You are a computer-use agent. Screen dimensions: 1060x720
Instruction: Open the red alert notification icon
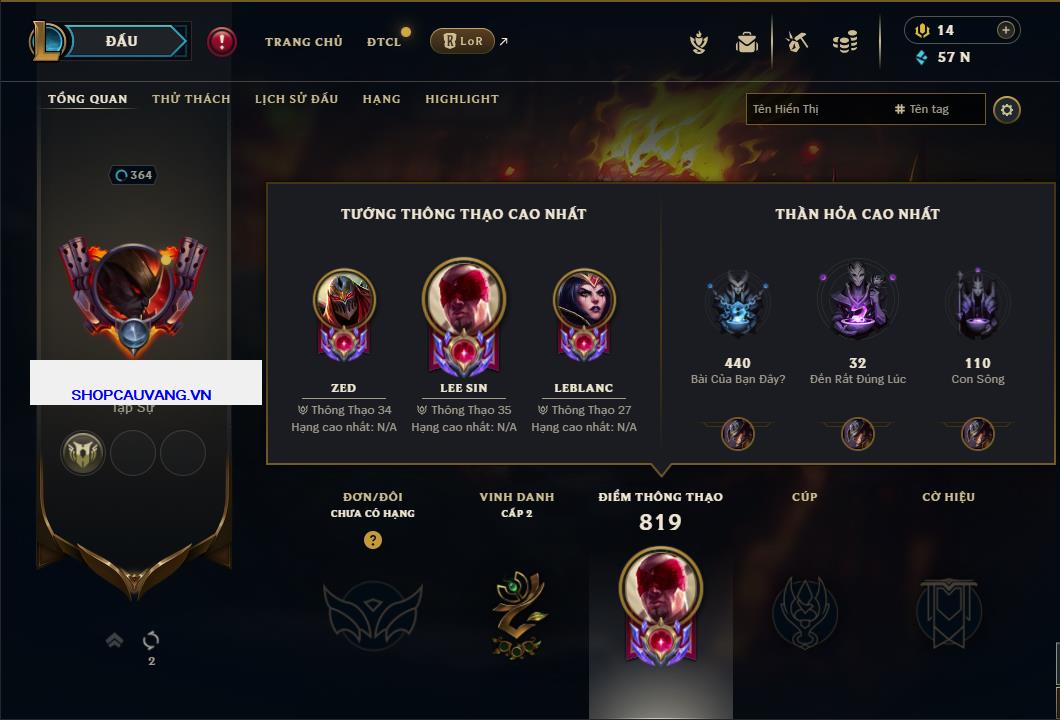[x=221, y=42]
